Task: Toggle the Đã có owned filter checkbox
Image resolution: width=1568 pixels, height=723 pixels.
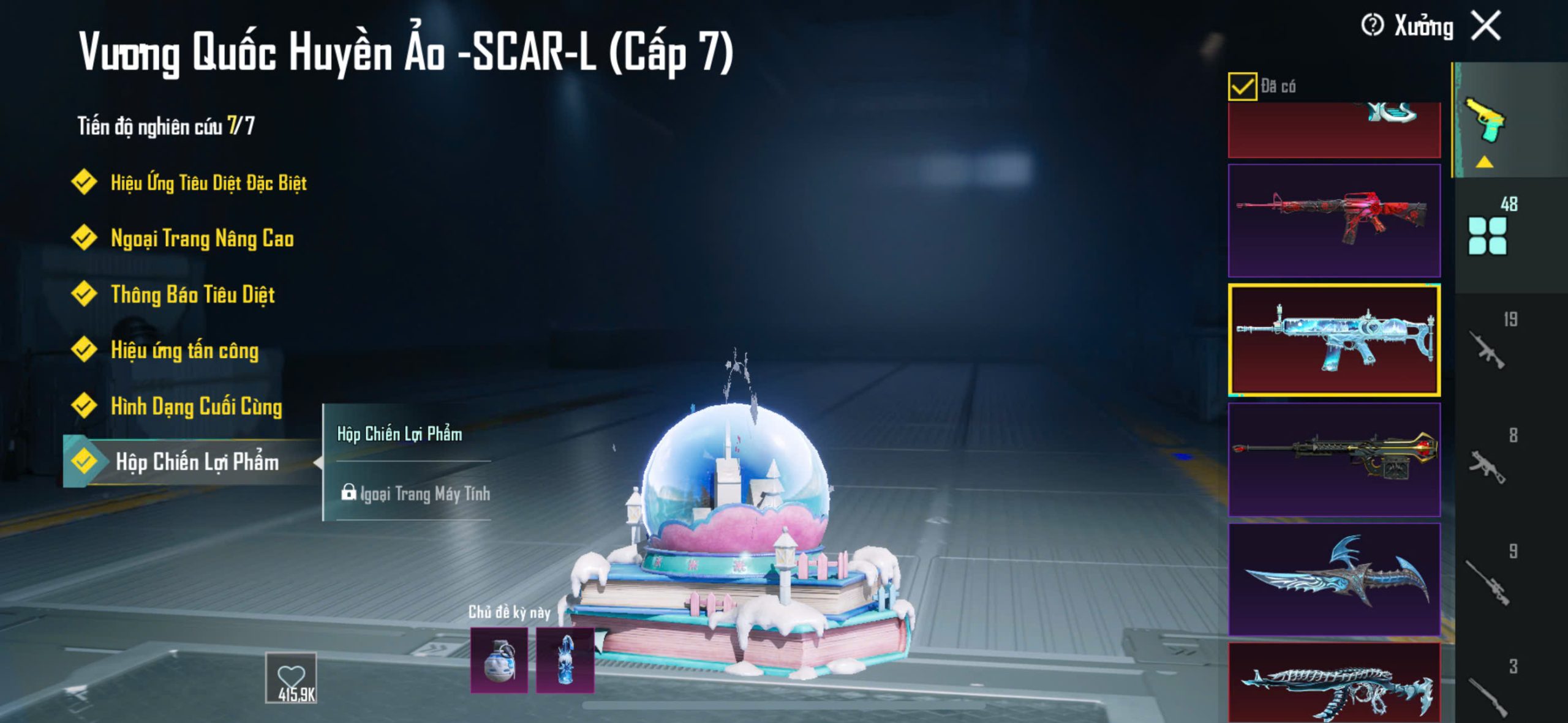Action: [1242, 86]
